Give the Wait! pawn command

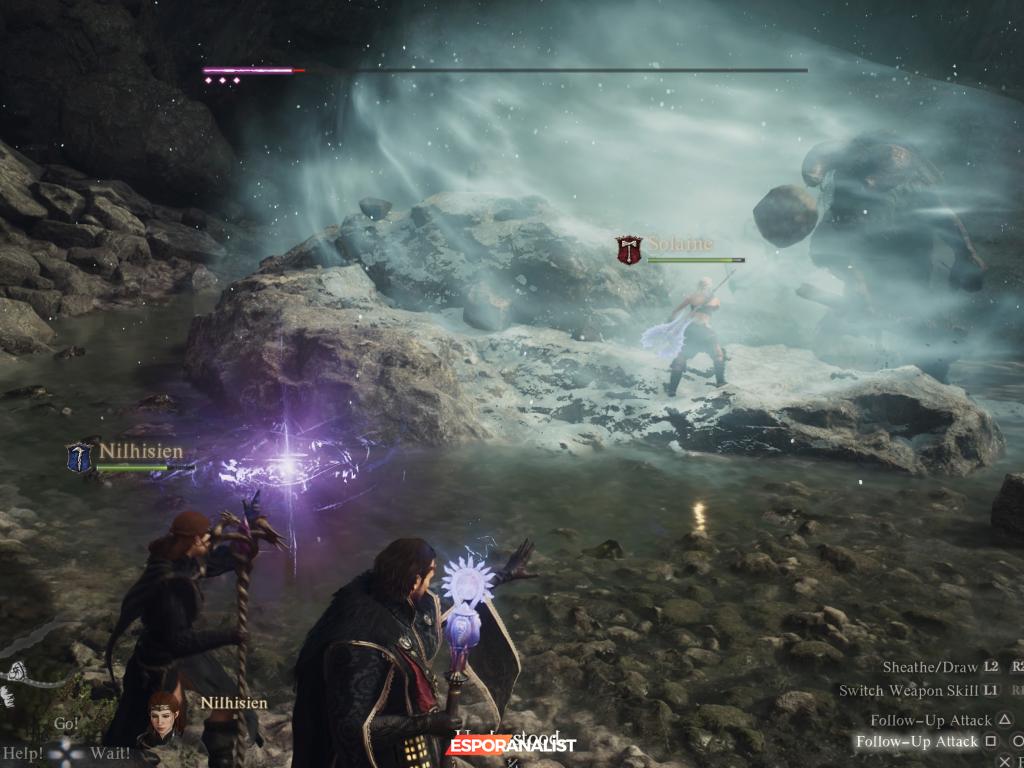[110, 751]
